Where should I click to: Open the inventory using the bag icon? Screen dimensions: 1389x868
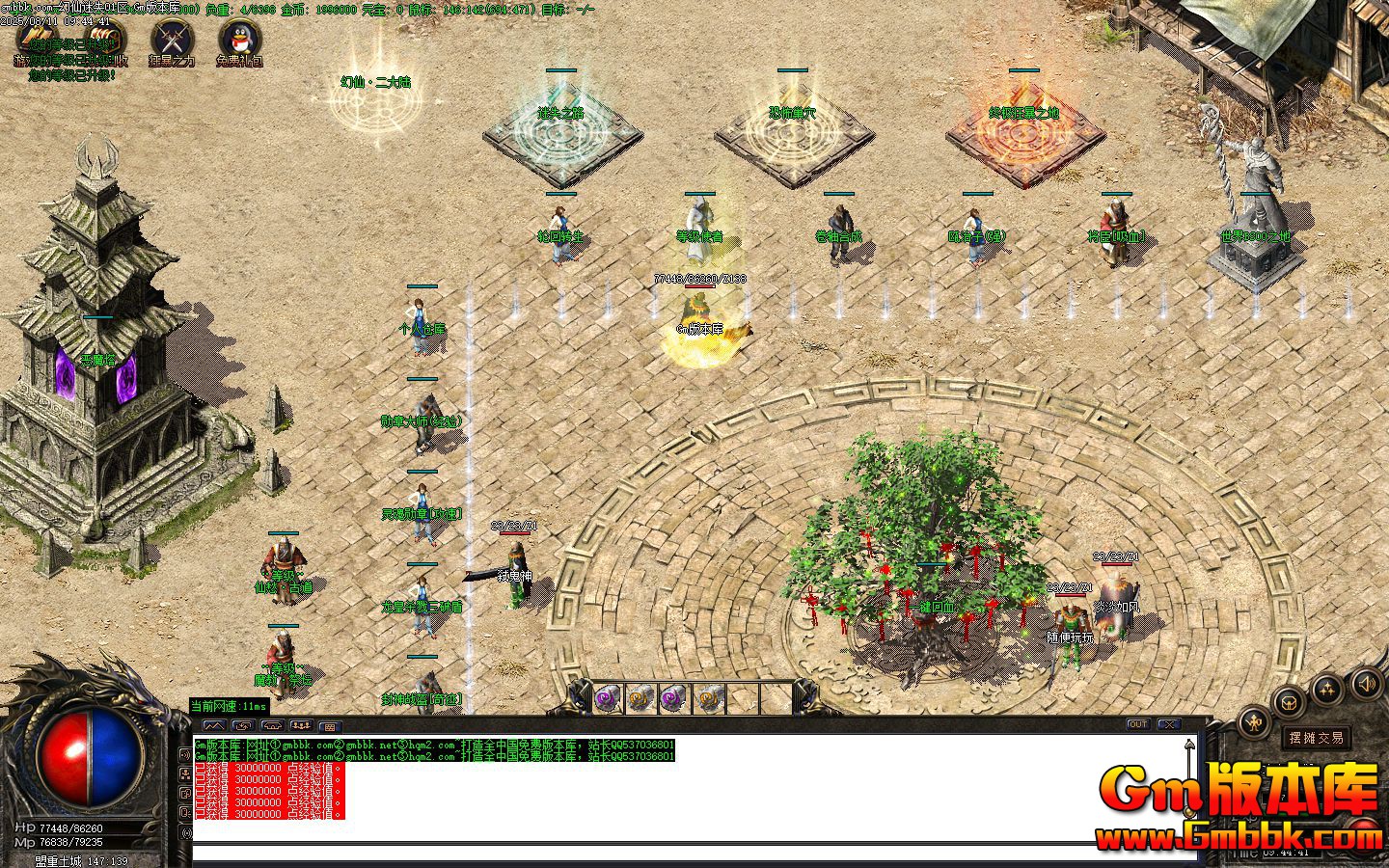(x=1290, y=703)
